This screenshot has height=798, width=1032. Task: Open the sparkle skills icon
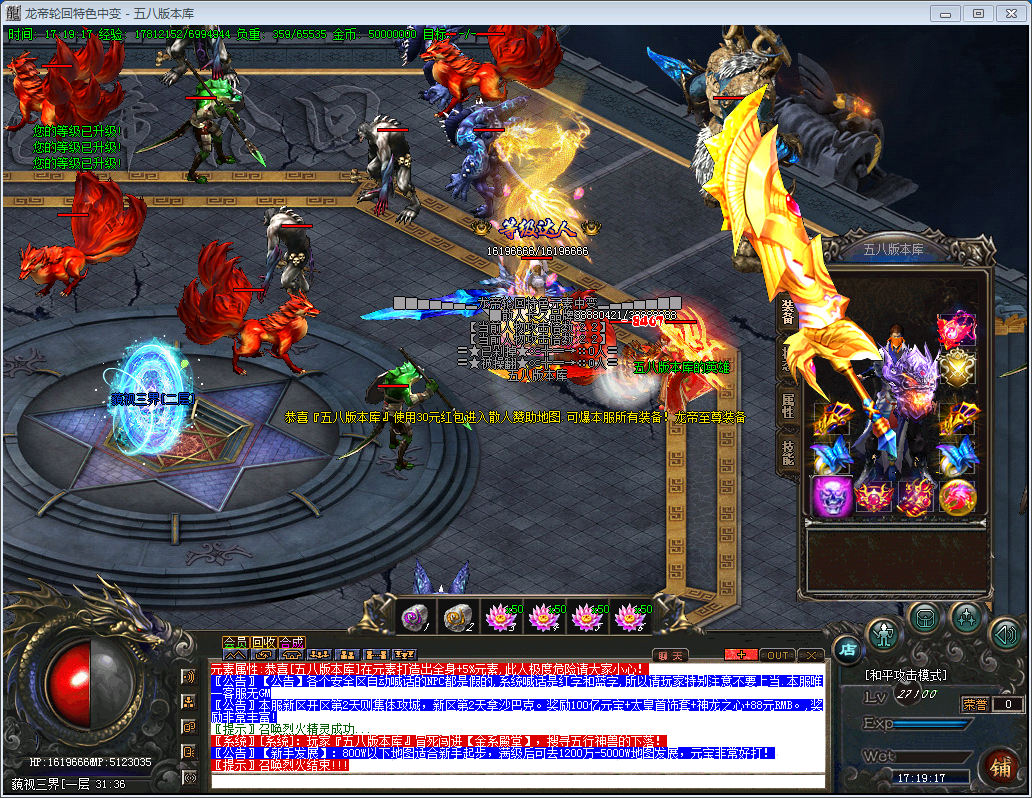(966, 618)
